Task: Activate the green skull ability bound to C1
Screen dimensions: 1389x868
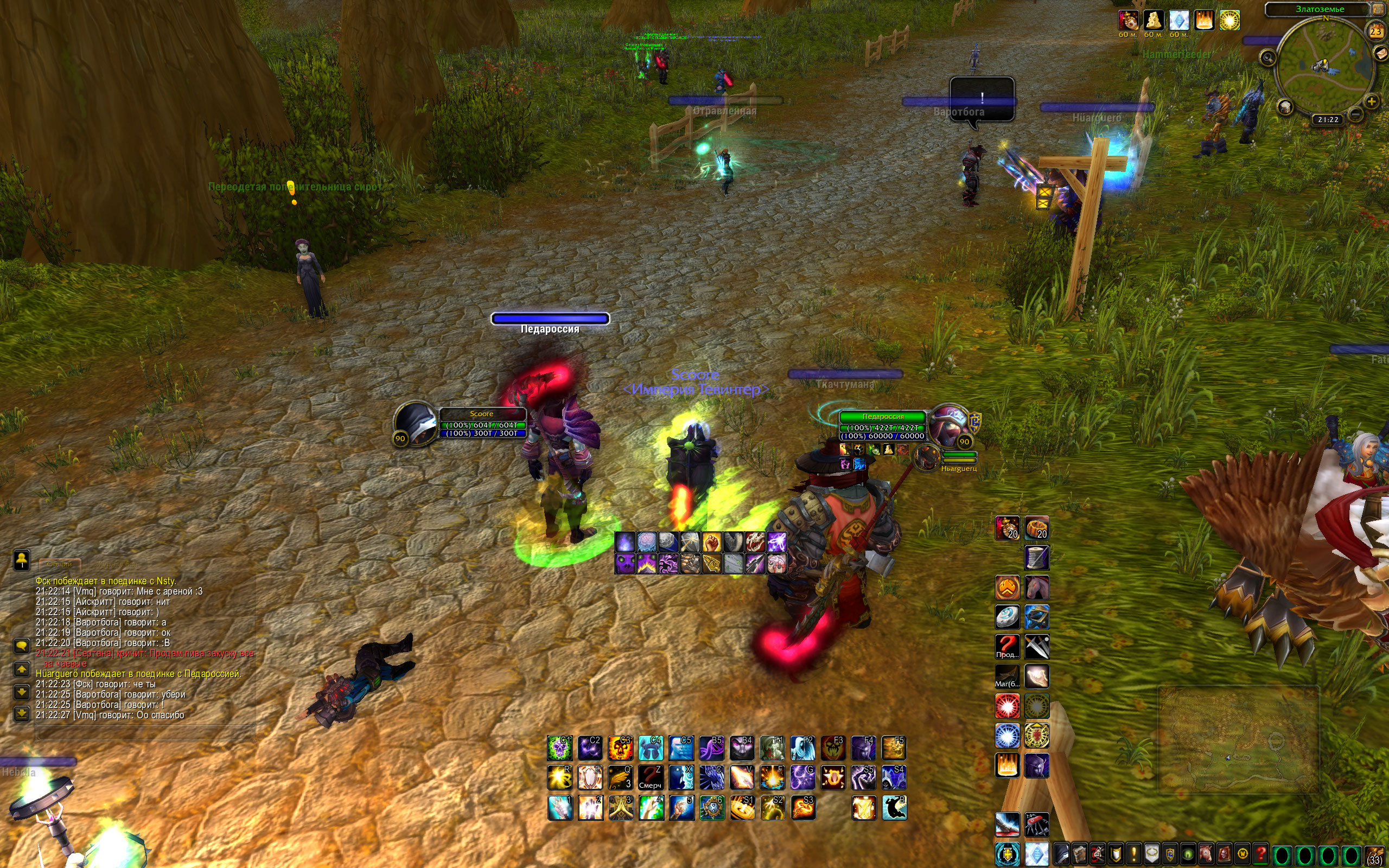Action: coord(559,748)
